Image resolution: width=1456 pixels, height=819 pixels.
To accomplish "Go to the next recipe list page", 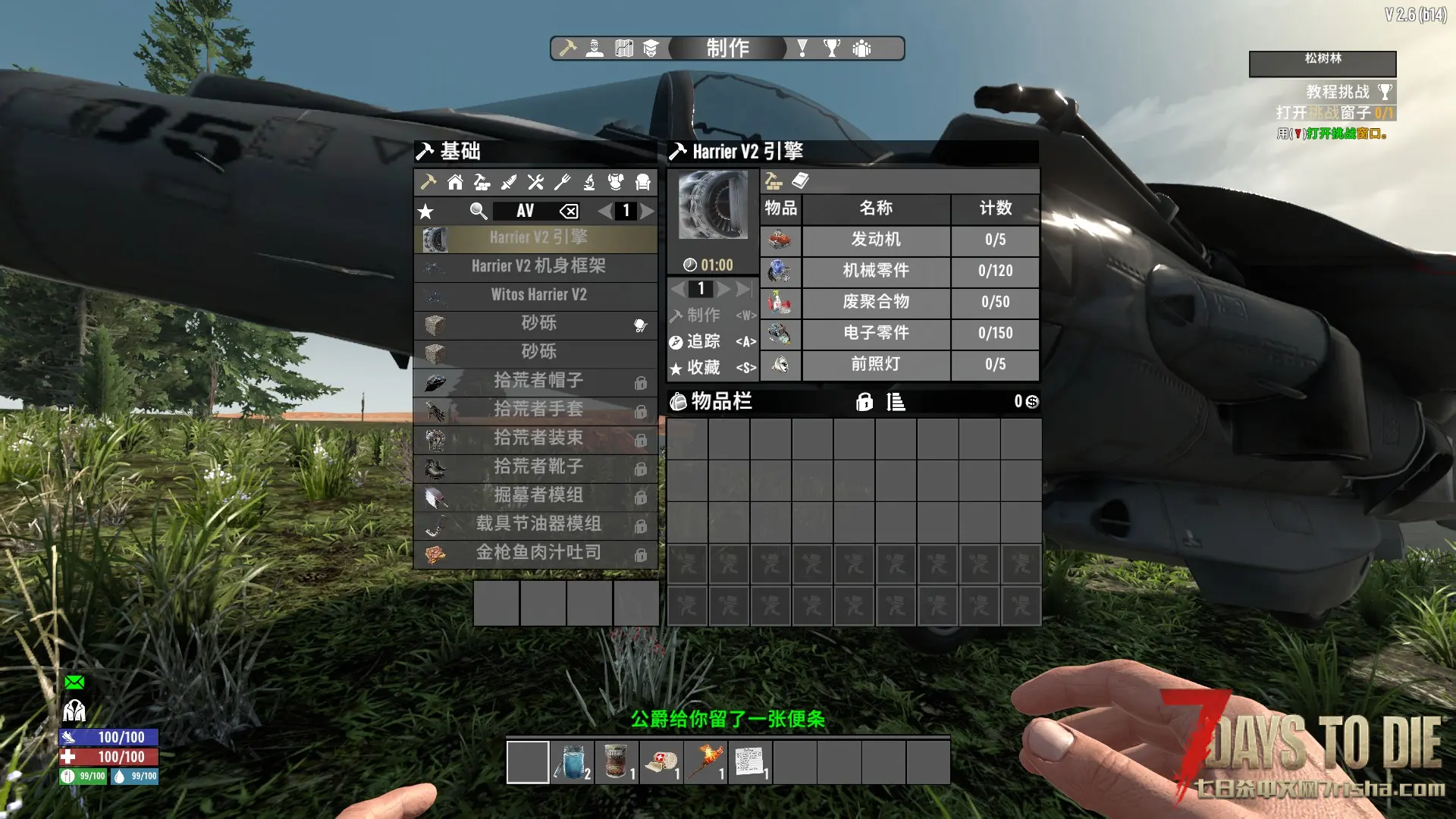I will [x=647, y=211].
